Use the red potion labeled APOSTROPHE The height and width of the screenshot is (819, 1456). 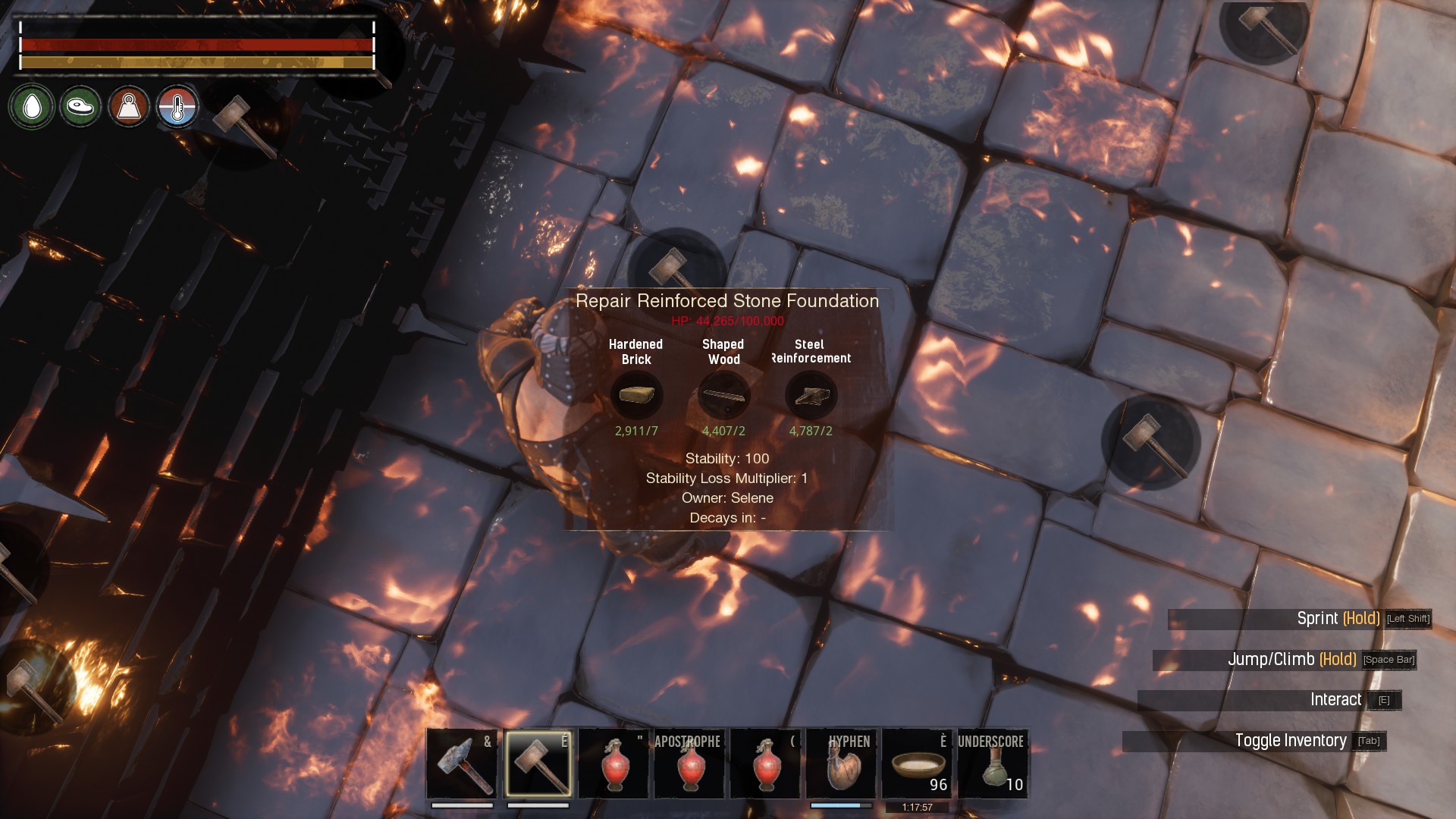tap(689, 764)
